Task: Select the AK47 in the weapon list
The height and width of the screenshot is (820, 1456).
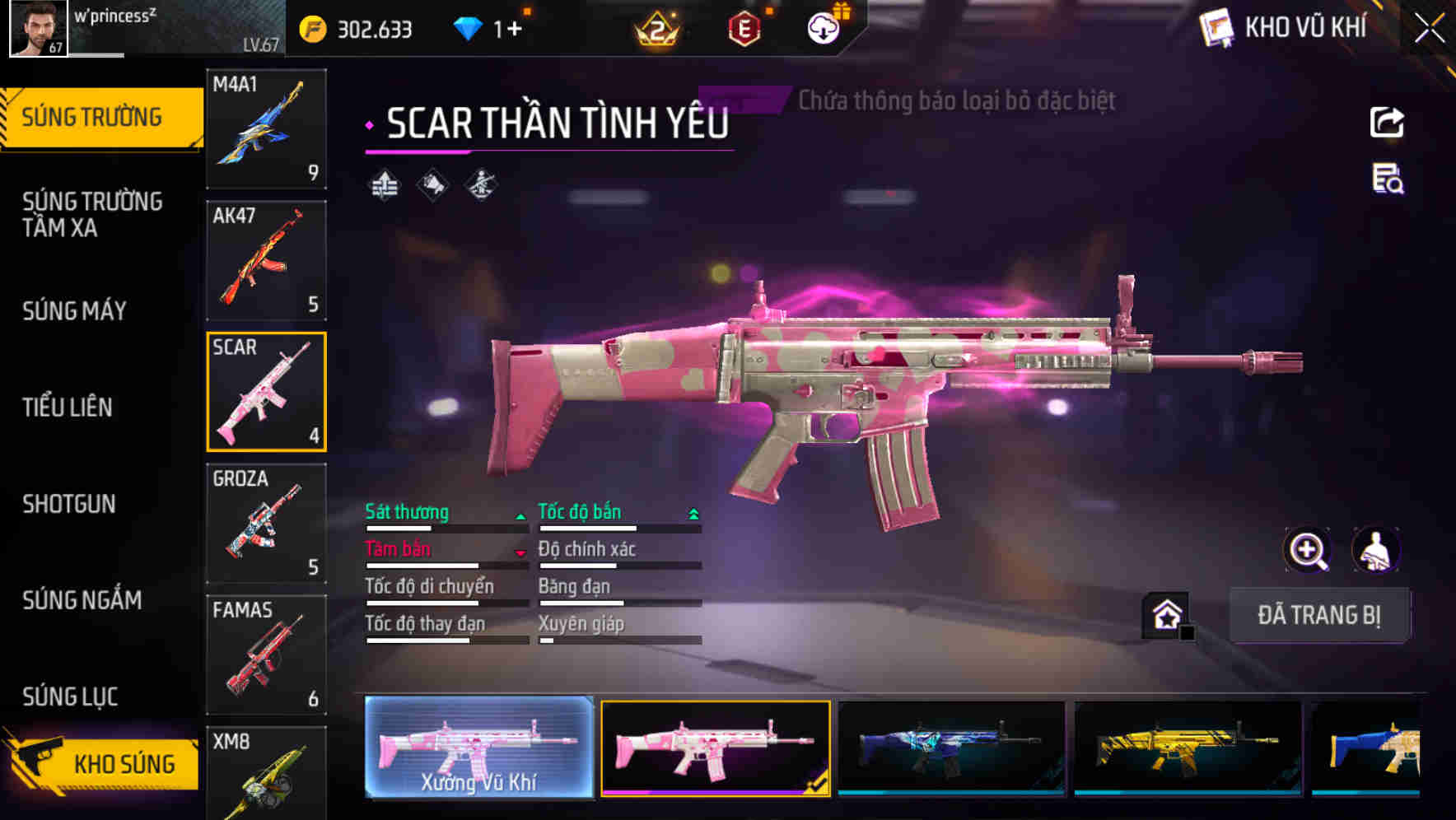Action: (x=265, y=259)
